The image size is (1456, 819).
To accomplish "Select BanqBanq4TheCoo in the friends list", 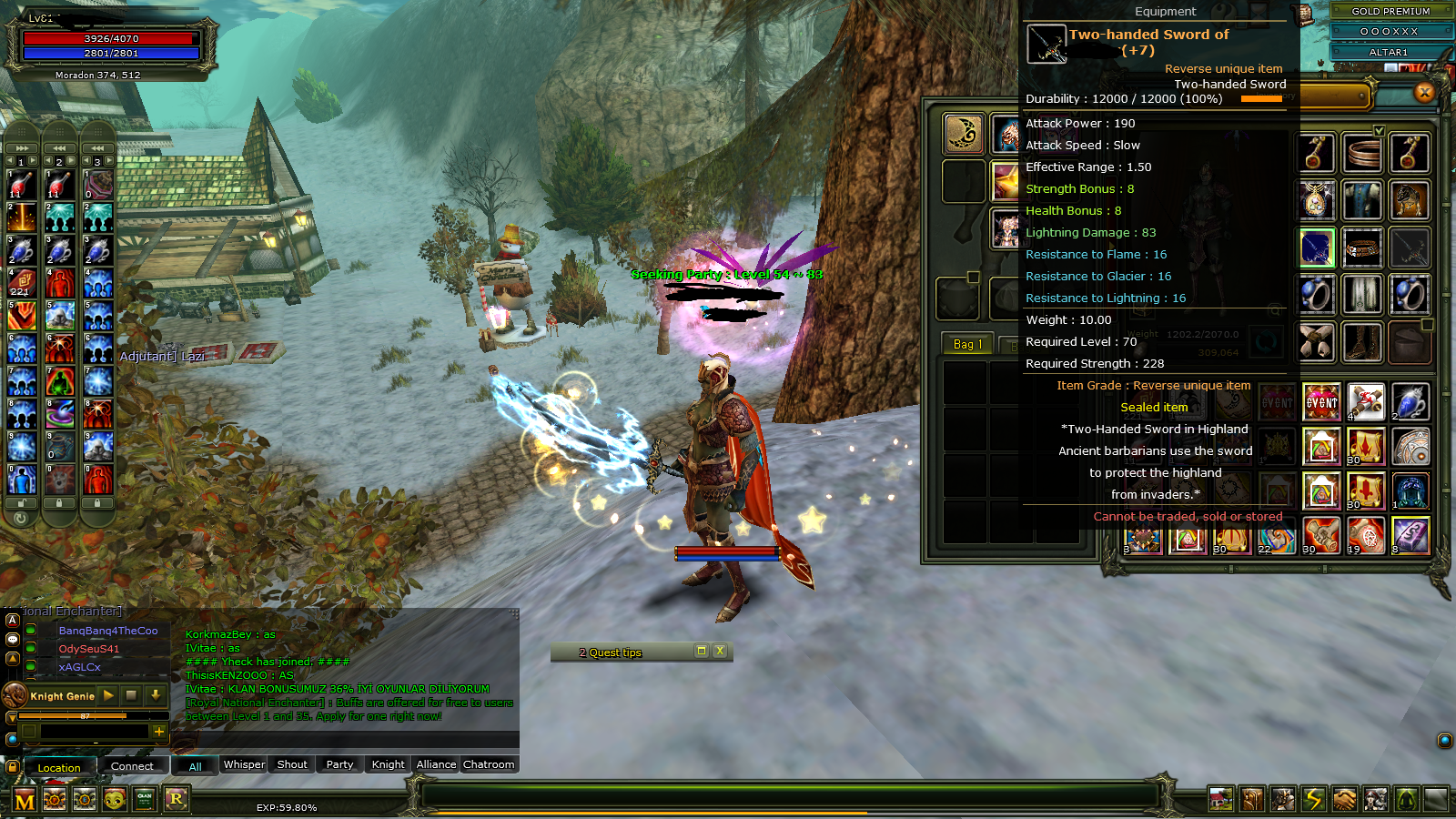I will tap(107, 630).
